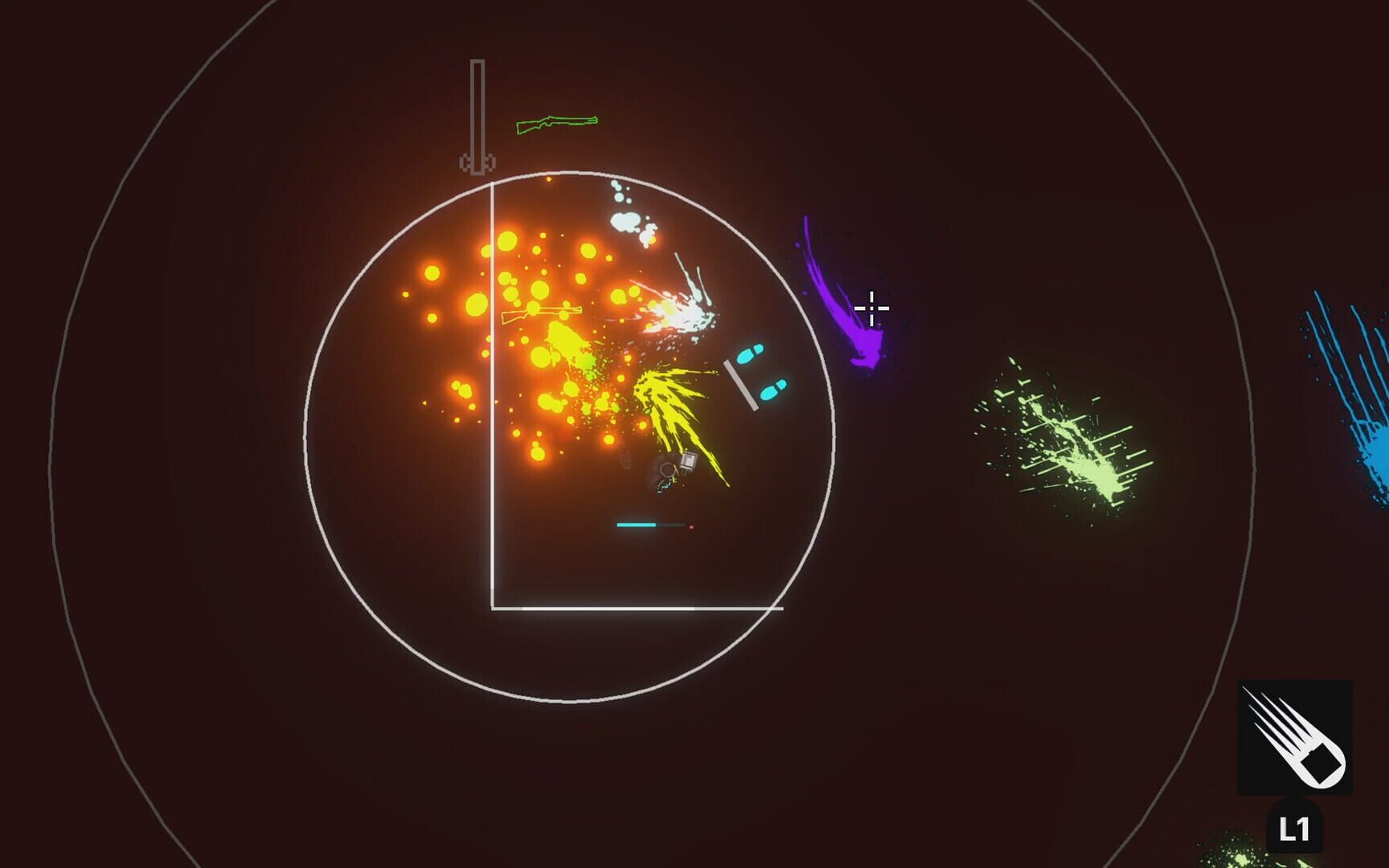Click the shotgun outline inside the flames

coord(543,313)
